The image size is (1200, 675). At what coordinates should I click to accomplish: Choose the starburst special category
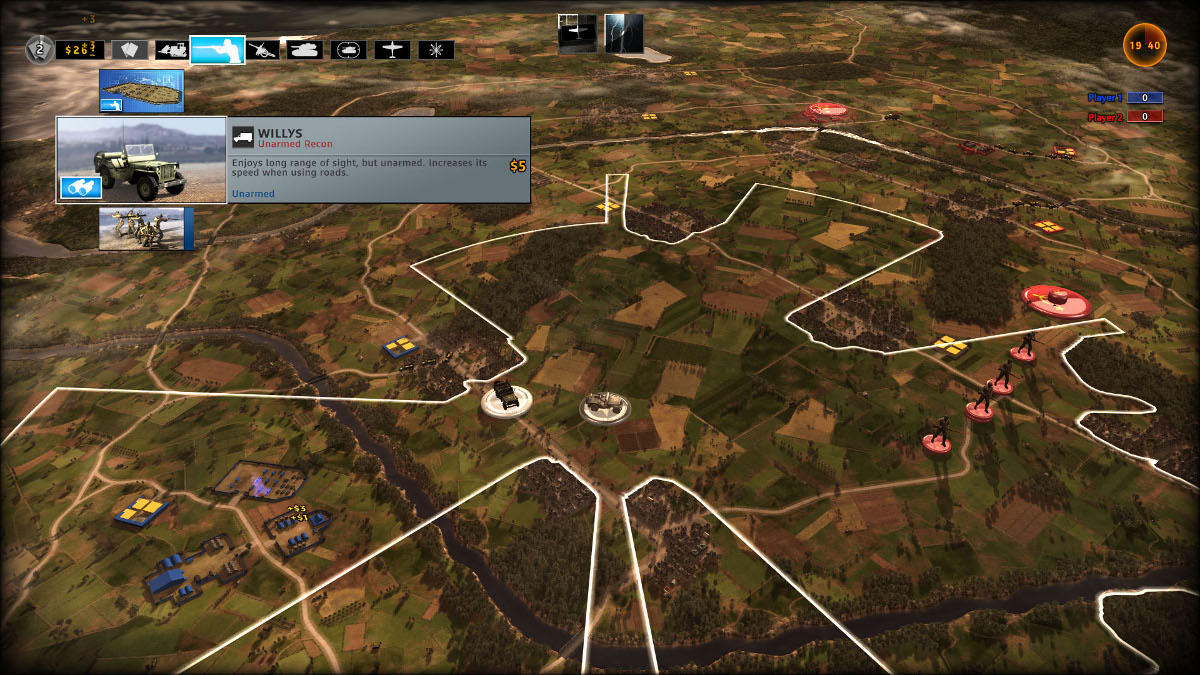[436, 49]
